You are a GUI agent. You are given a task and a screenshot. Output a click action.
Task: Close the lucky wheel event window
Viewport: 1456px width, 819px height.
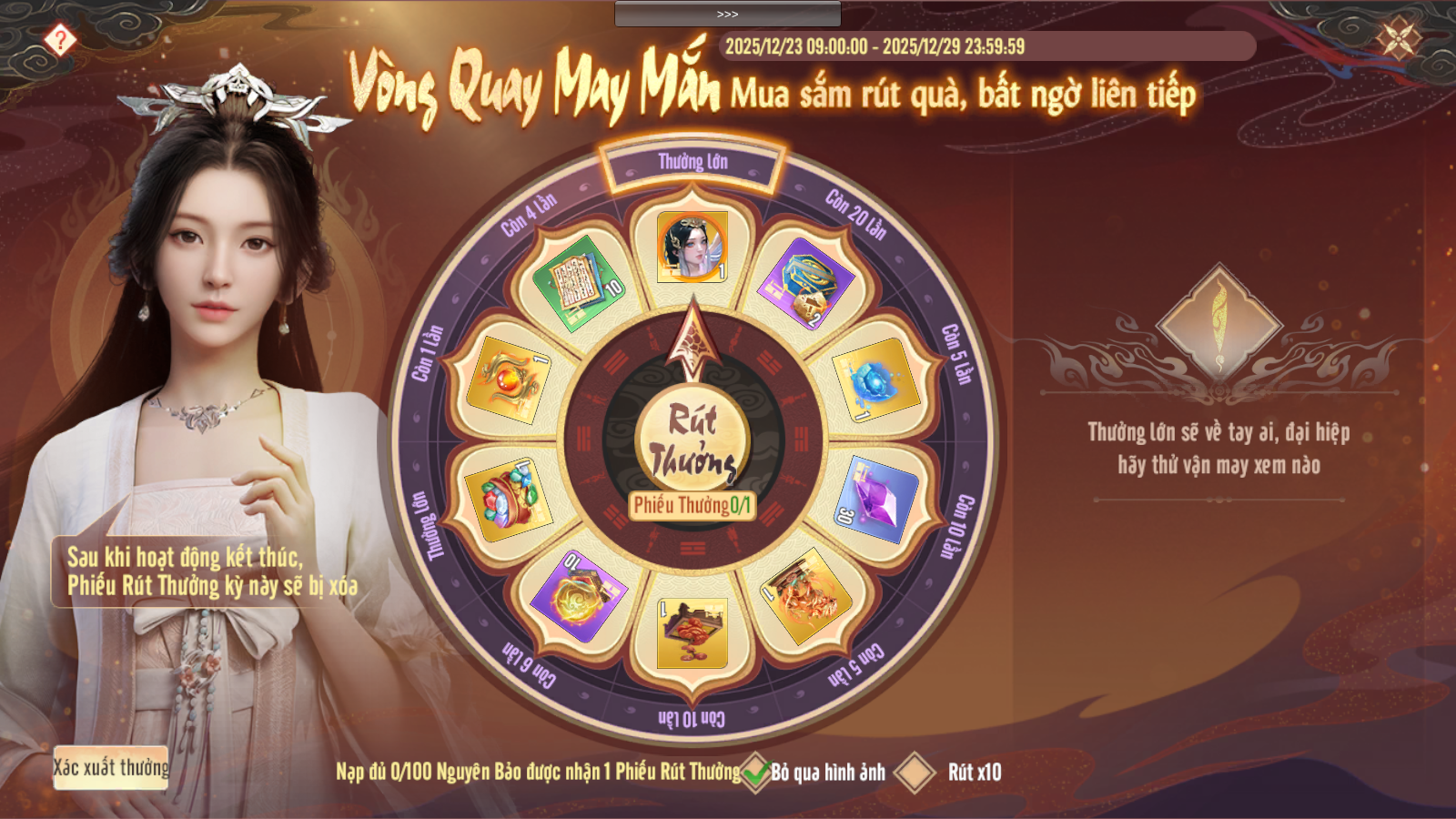point(1398,39)
